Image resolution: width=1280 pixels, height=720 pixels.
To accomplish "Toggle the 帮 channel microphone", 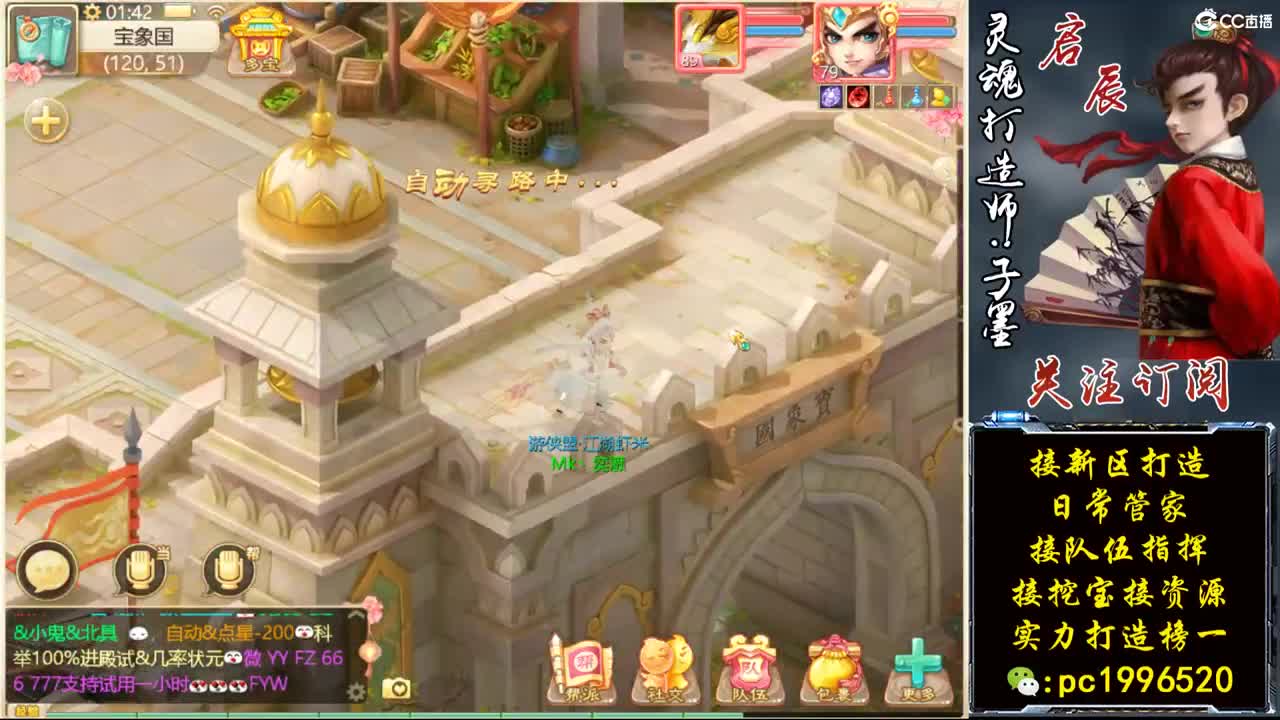I will pyautogui.click(x=228, y=568).
